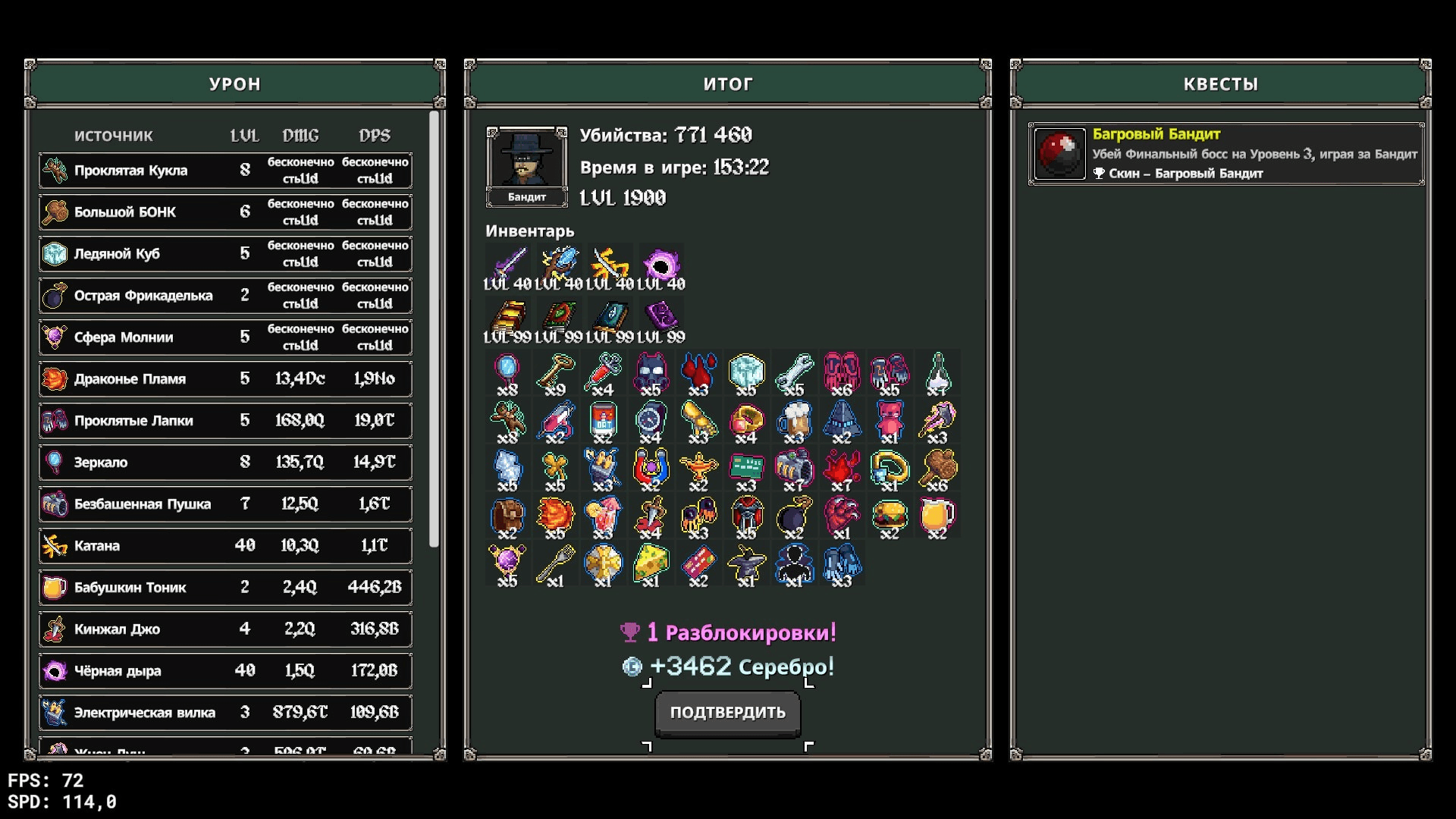Select the mirror item with x8 count

pyautogui.click(x=508, y=372)
